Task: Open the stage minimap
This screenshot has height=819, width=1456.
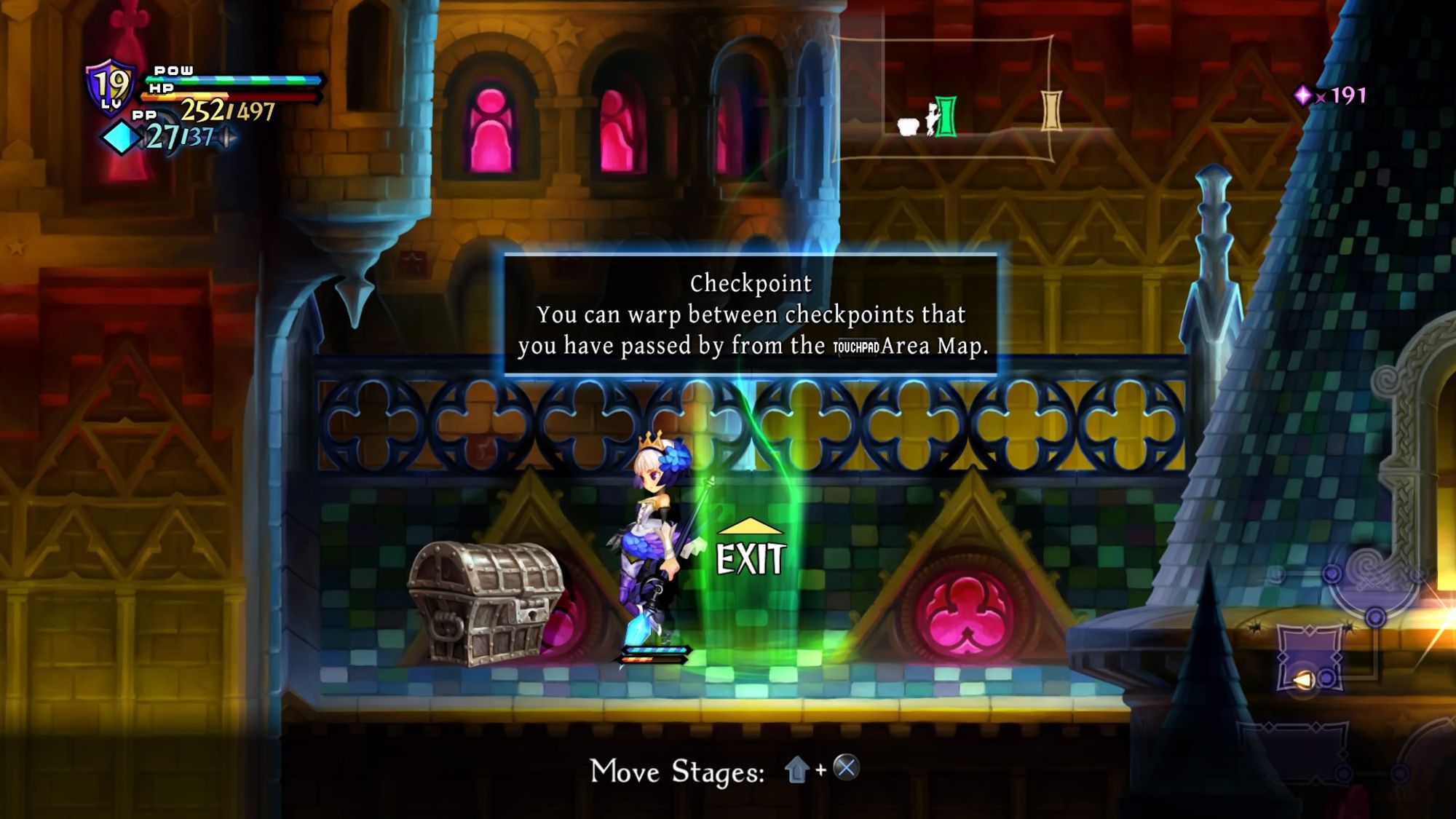Action: click(x=943, y=98)
